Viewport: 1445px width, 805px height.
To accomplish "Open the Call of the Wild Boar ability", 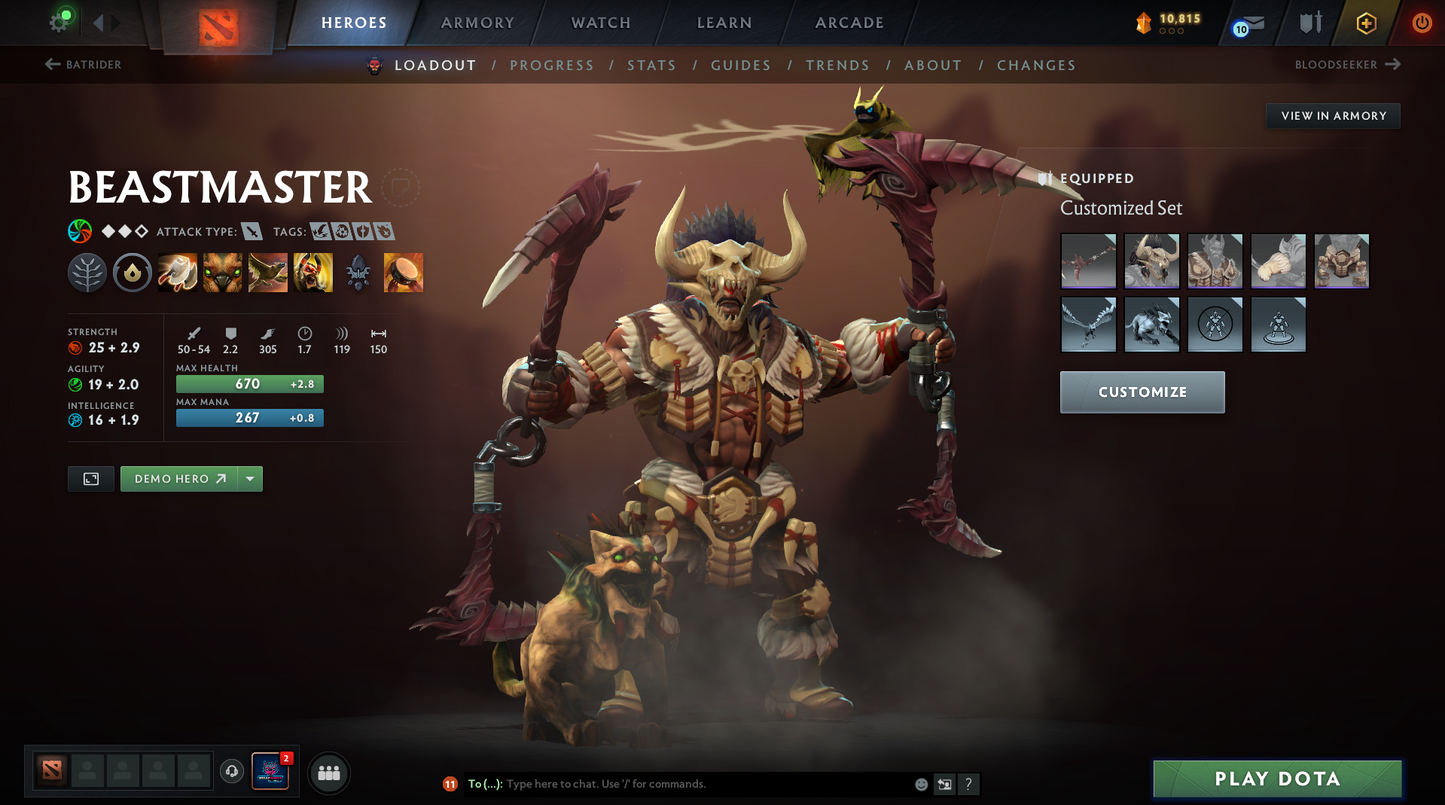I will tap(222, 271).
